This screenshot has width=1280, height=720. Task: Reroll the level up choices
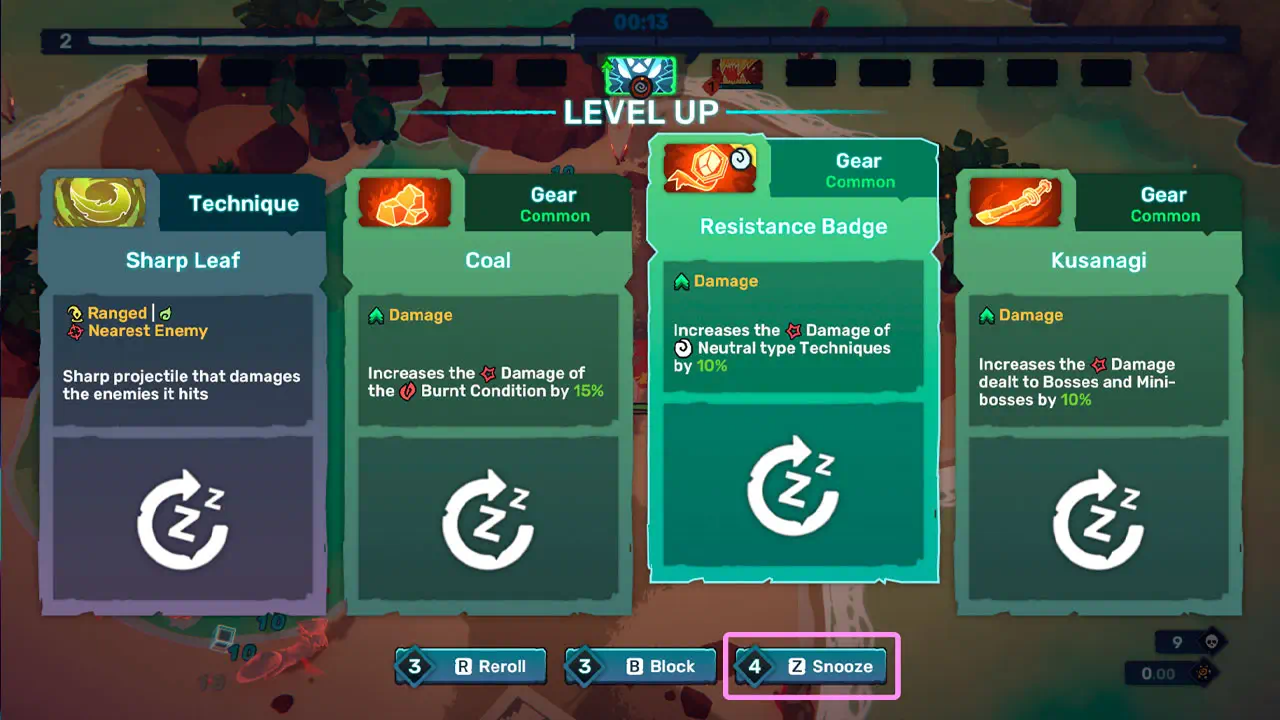[472, 666]
